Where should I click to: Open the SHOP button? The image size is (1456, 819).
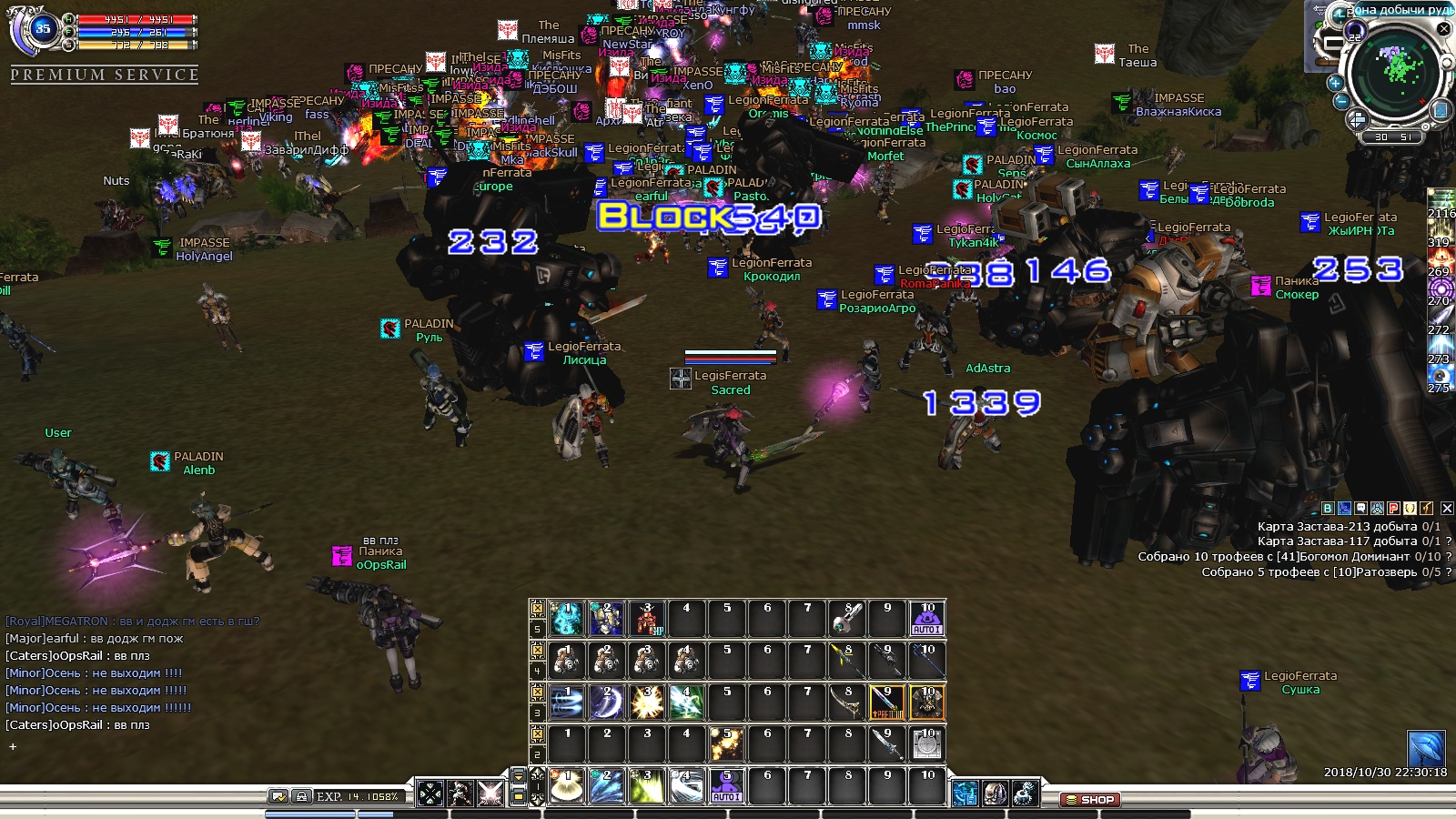[x=1090, y=800]
